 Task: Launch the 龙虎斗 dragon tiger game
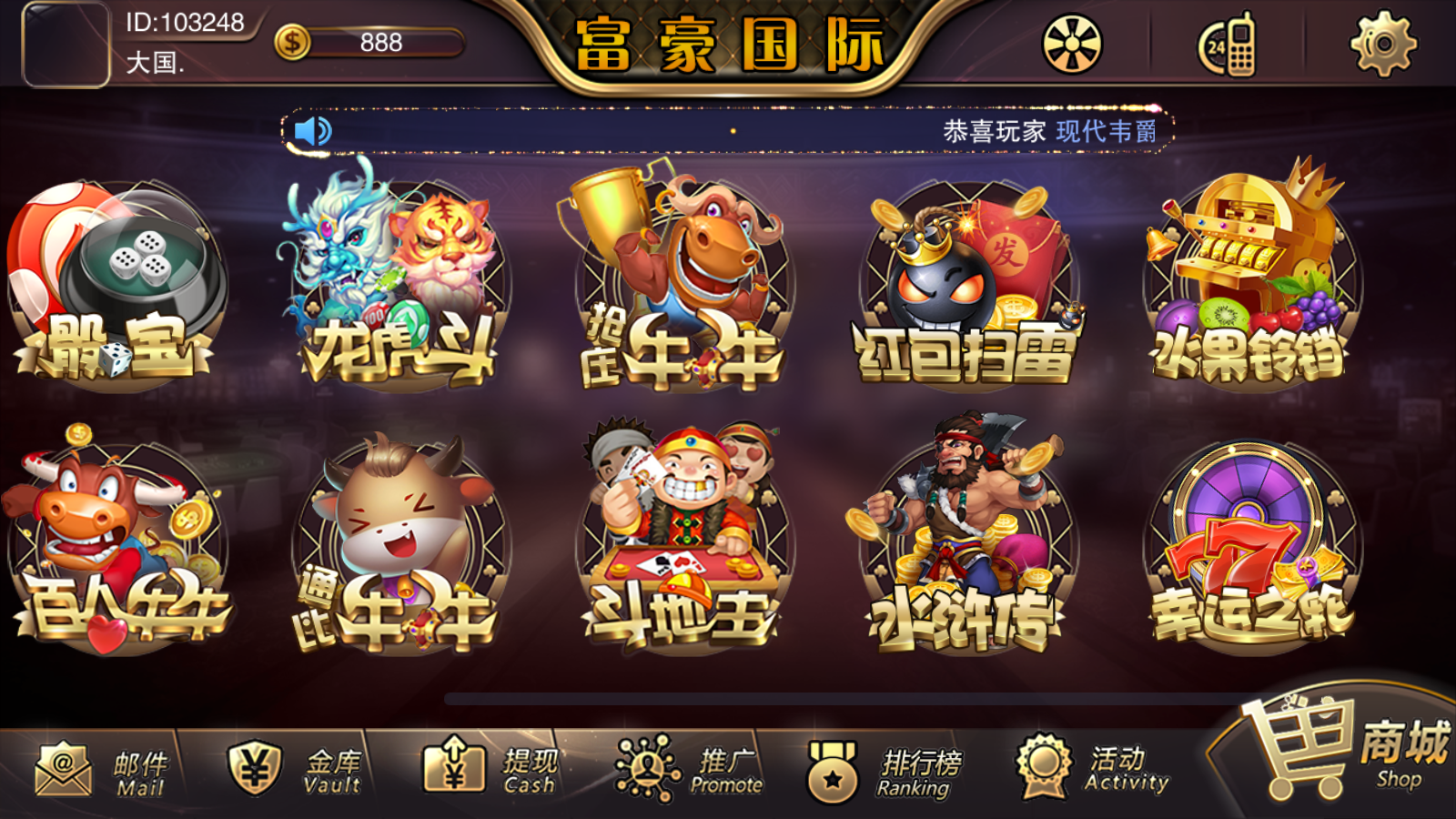[399, 284]
